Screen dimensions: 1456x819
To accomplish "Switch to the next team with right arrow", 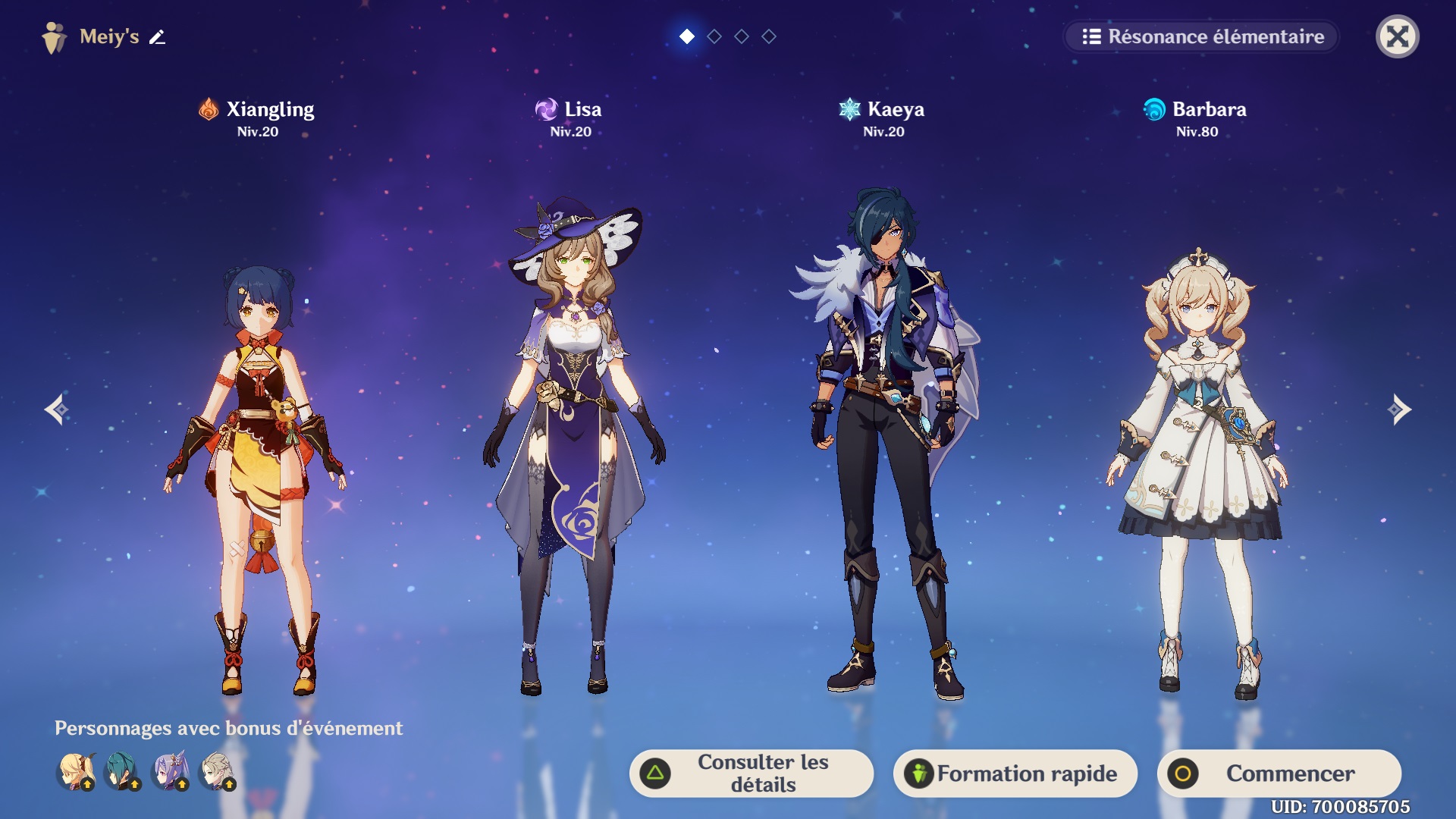I will pos(1399,409).
